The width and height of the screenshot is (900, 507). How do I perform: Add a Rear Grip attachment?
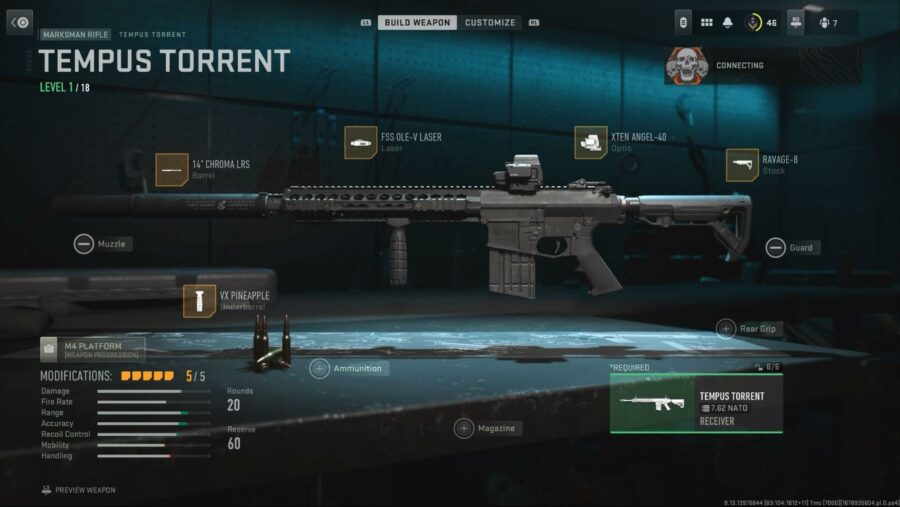(726, 328)
